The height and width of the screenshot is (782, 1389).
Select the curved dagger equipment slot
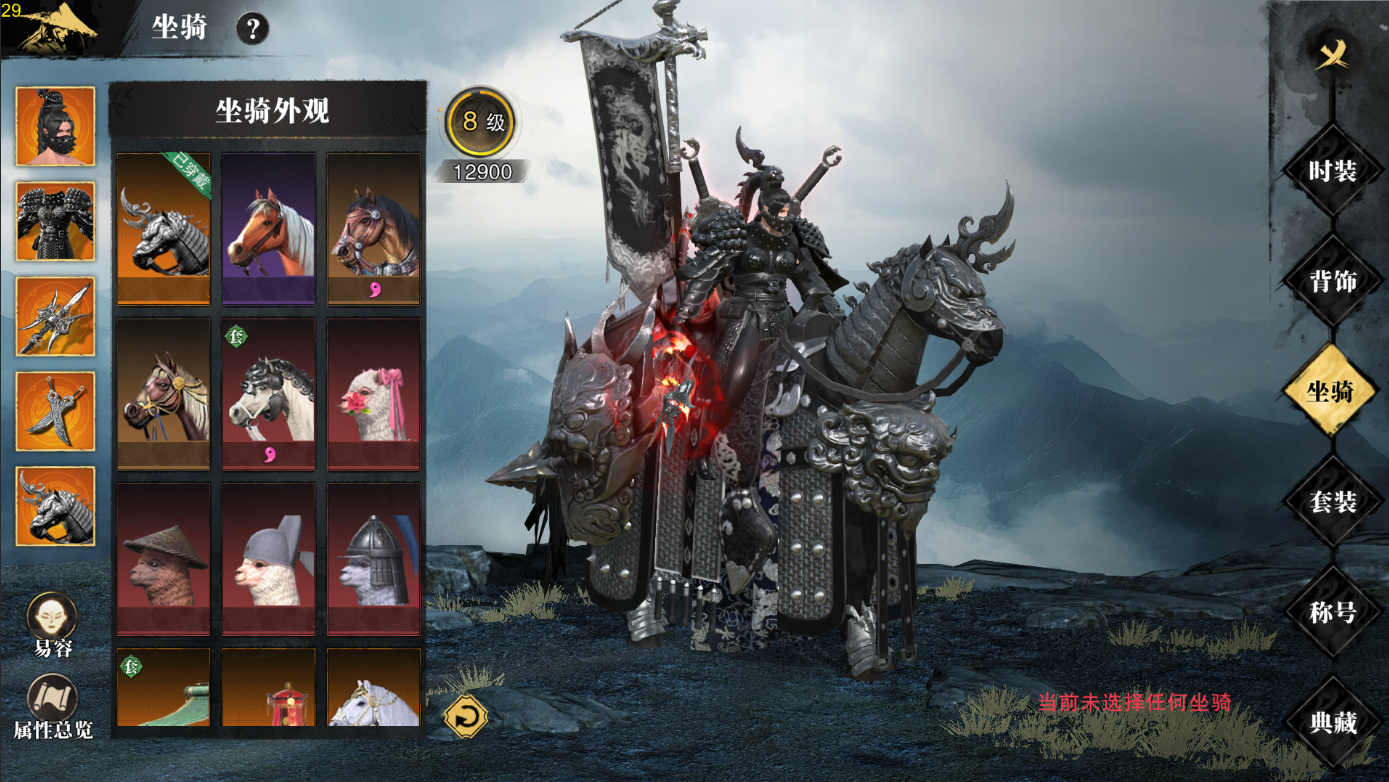(56, 411)
